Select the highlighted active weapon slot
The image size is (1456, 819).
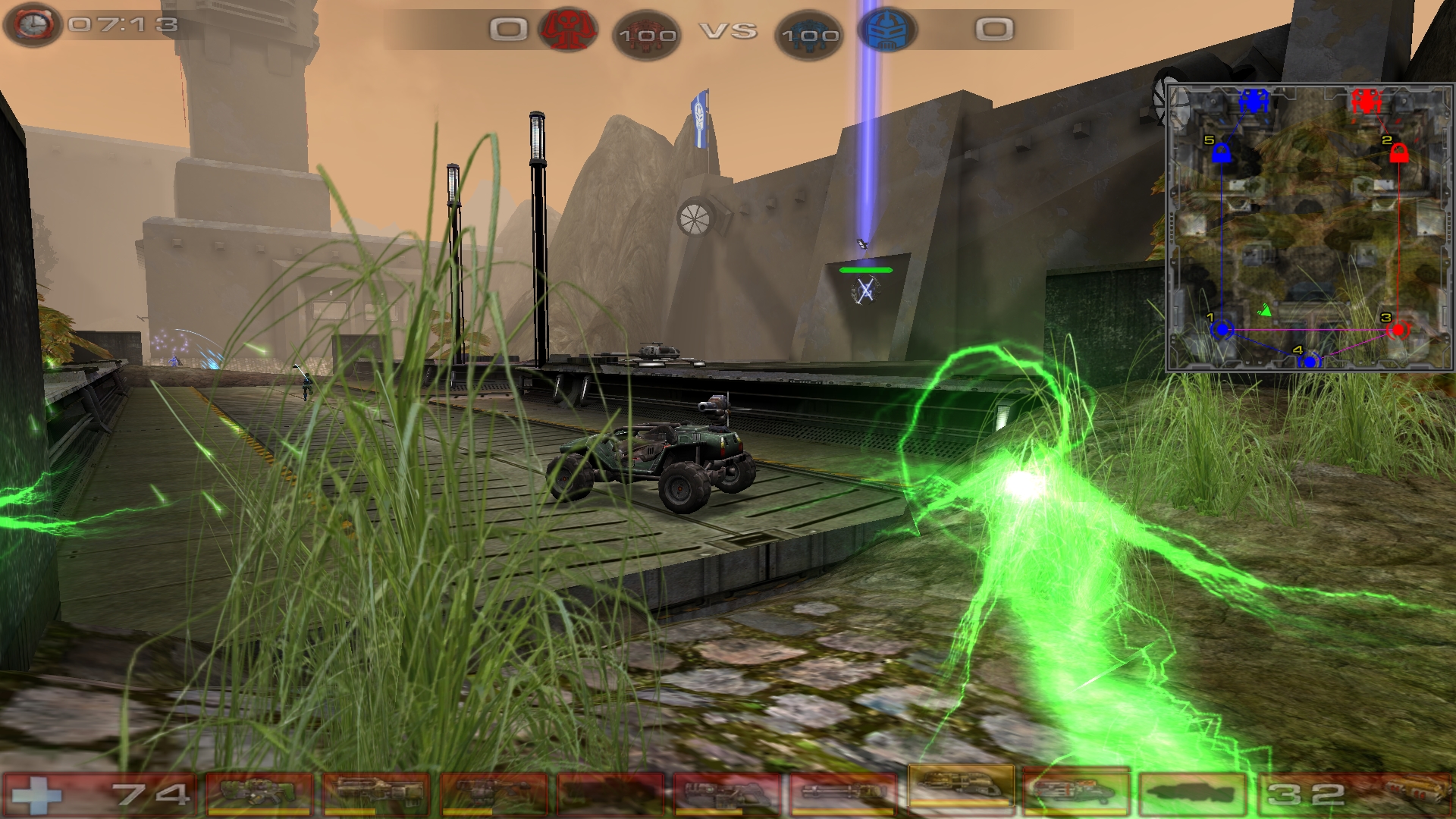[960, 789]
